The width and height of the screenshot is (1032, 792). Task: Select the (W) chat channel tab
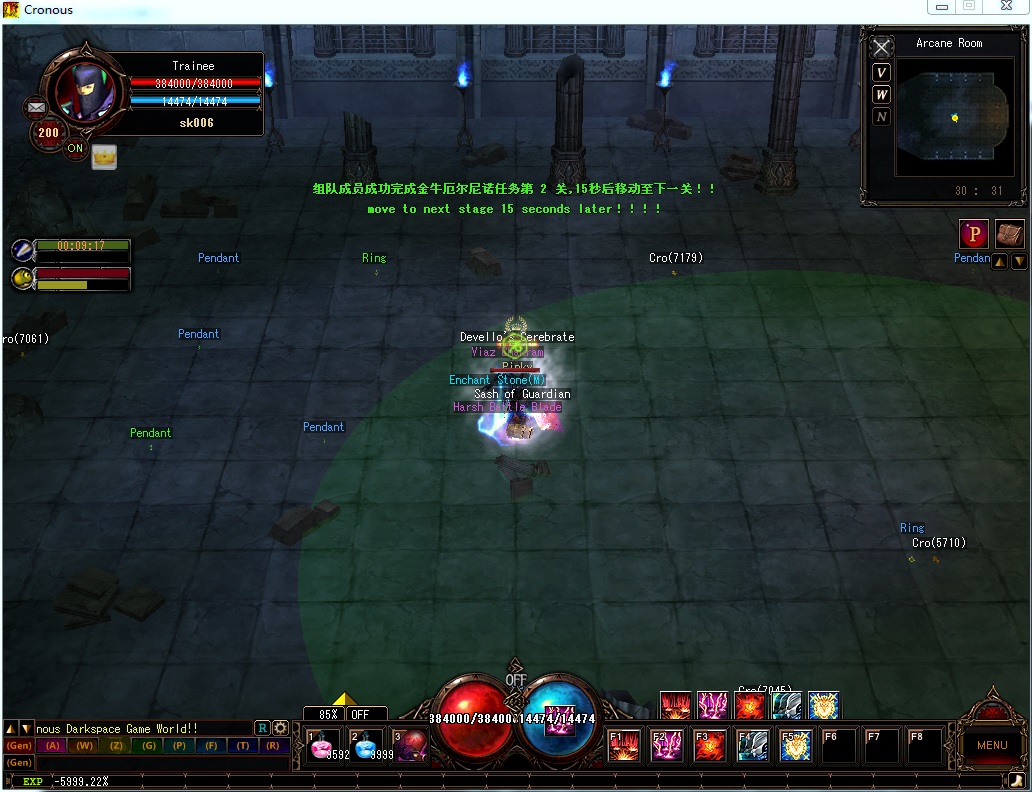point(84,746)
